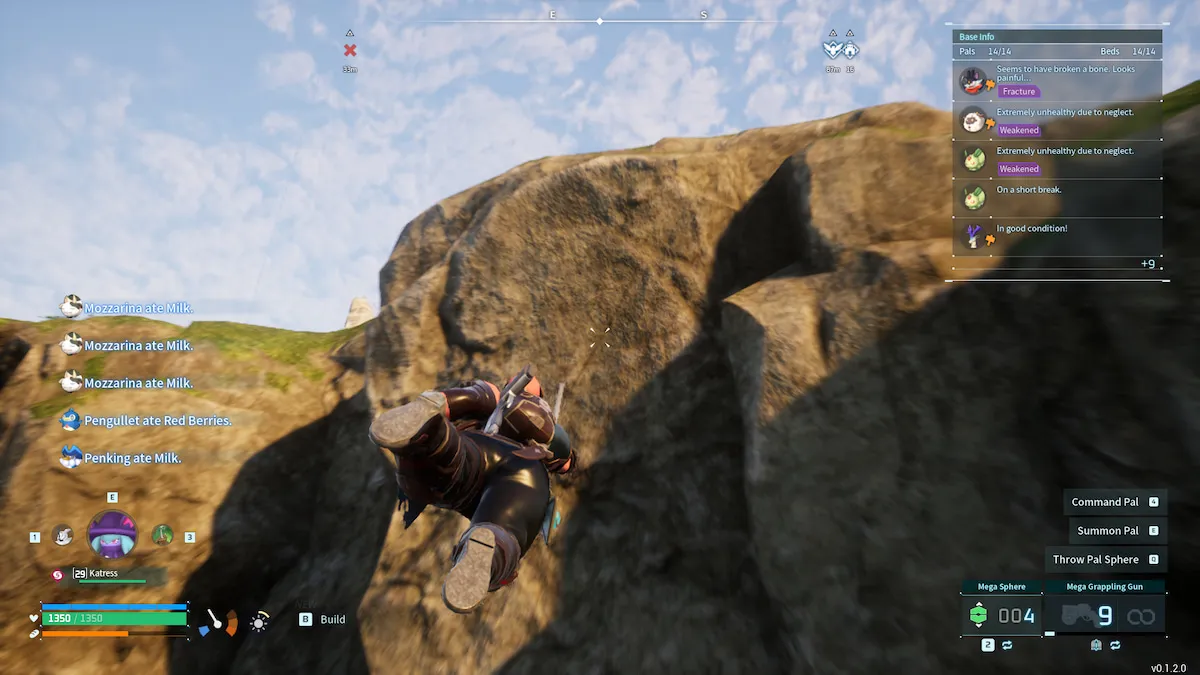Select the Mega Grappling Gun weapon slot
This screenshot has height=675, width=1200.
(1104, 615)
